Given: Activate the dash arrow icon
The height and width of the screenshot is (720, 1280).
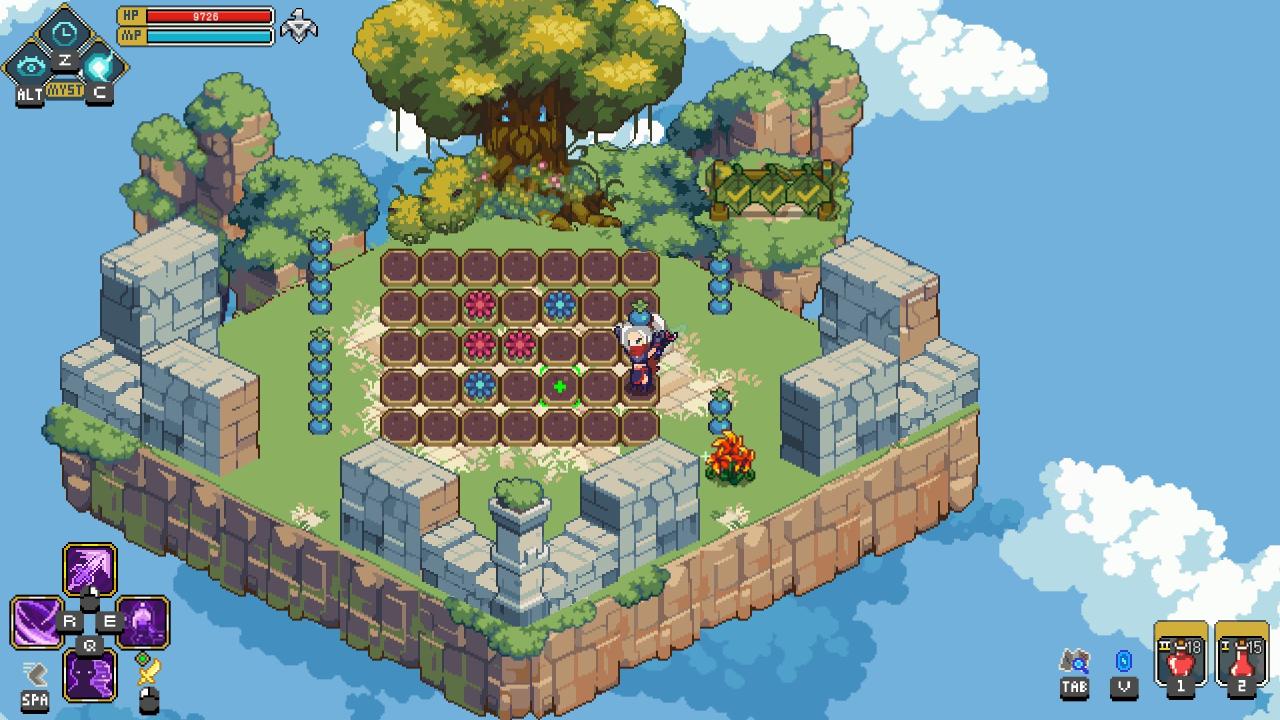Looking at the screenshot, I should click(35, 673).
